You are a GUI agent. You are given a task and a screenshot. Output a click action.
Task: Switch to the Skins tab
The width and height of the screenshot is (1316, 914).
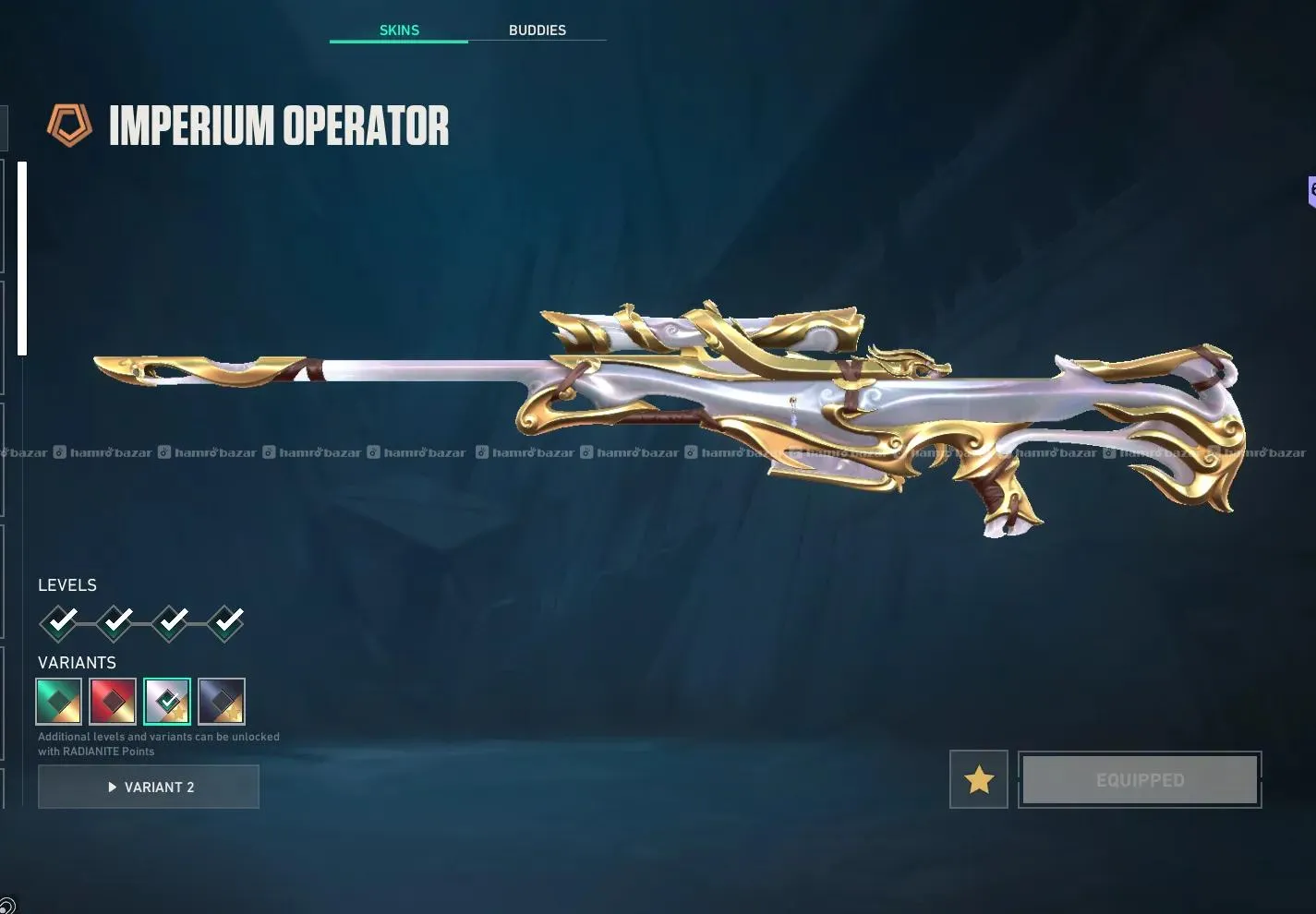point(399,30)
